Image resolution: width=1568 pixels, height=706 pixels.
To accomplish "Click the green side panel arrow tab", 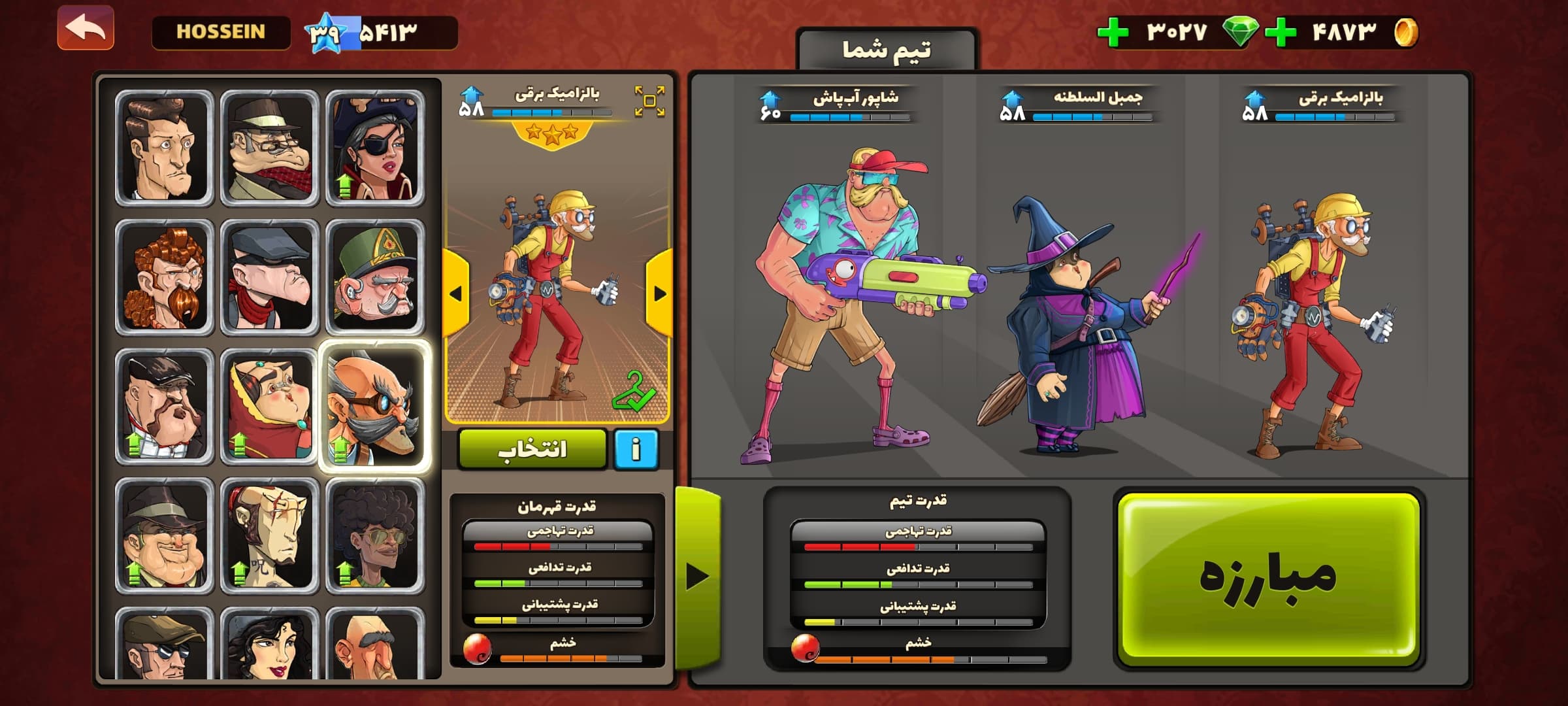I will tap(698, 577).
